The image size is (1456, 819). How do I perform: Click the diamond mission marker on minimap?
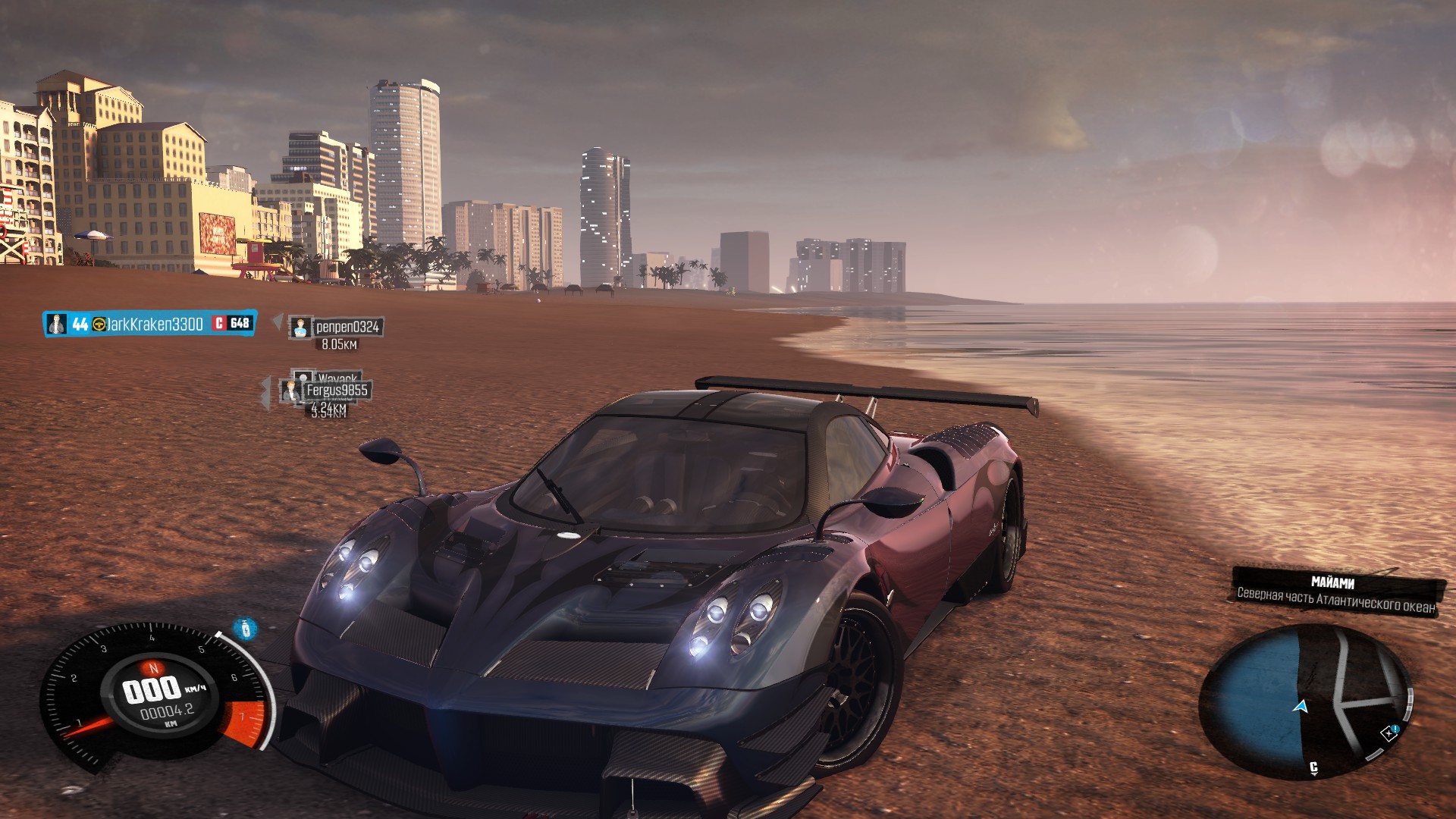[1388, 733]
